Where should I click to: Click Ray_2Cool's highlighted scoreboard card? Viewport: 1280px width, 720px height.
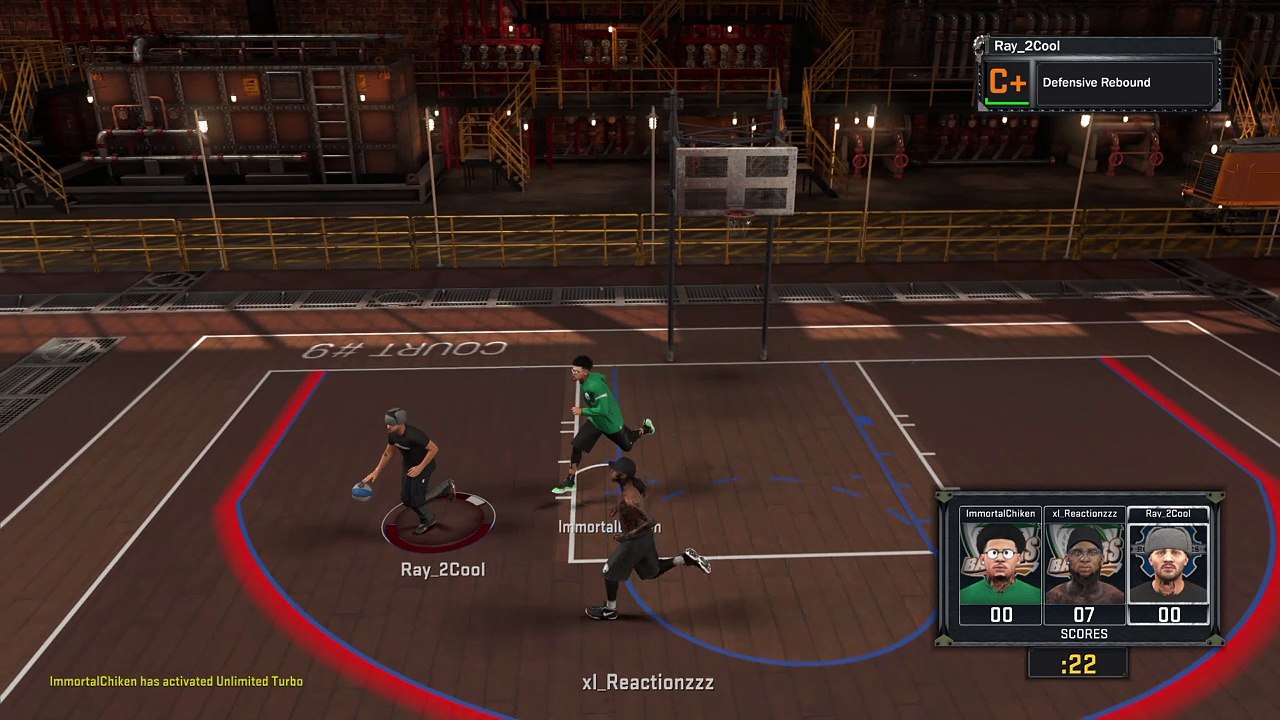[1168, 566]
